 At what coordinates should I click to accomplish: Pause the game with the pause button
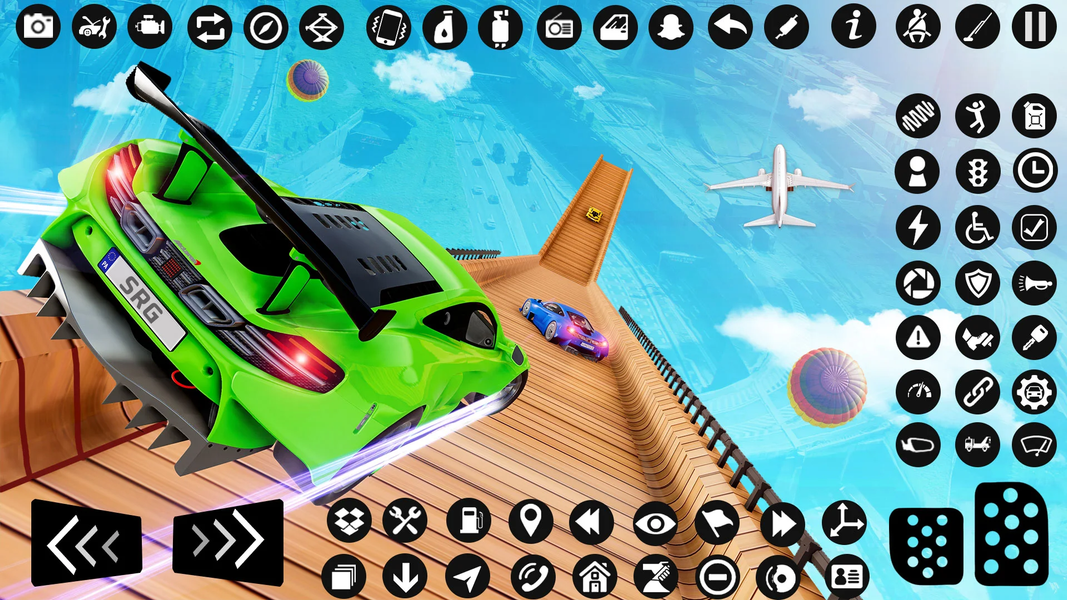click(x=1034, y=27)
